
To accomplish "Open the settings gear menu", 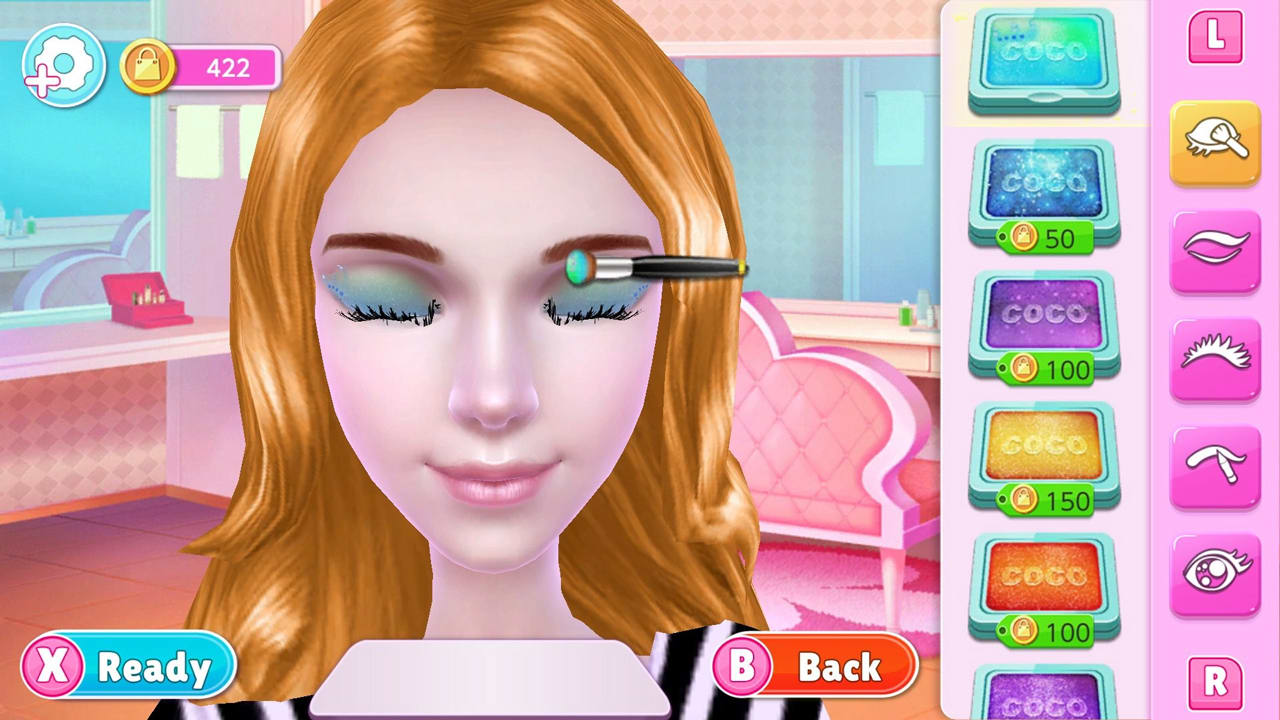I will pos(60,64).
